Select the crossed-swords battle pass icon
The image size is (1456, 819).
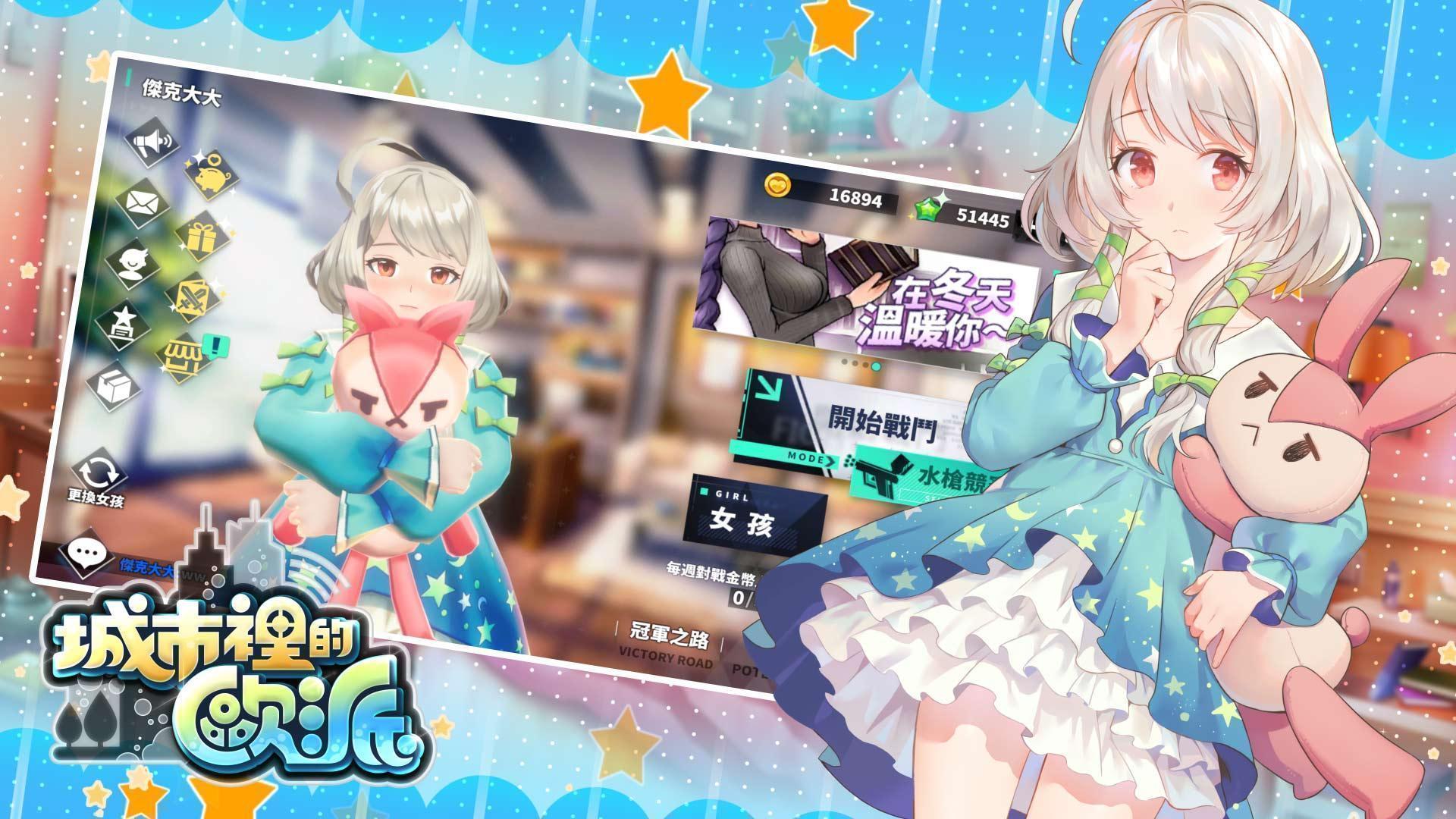tap(191, 297)
